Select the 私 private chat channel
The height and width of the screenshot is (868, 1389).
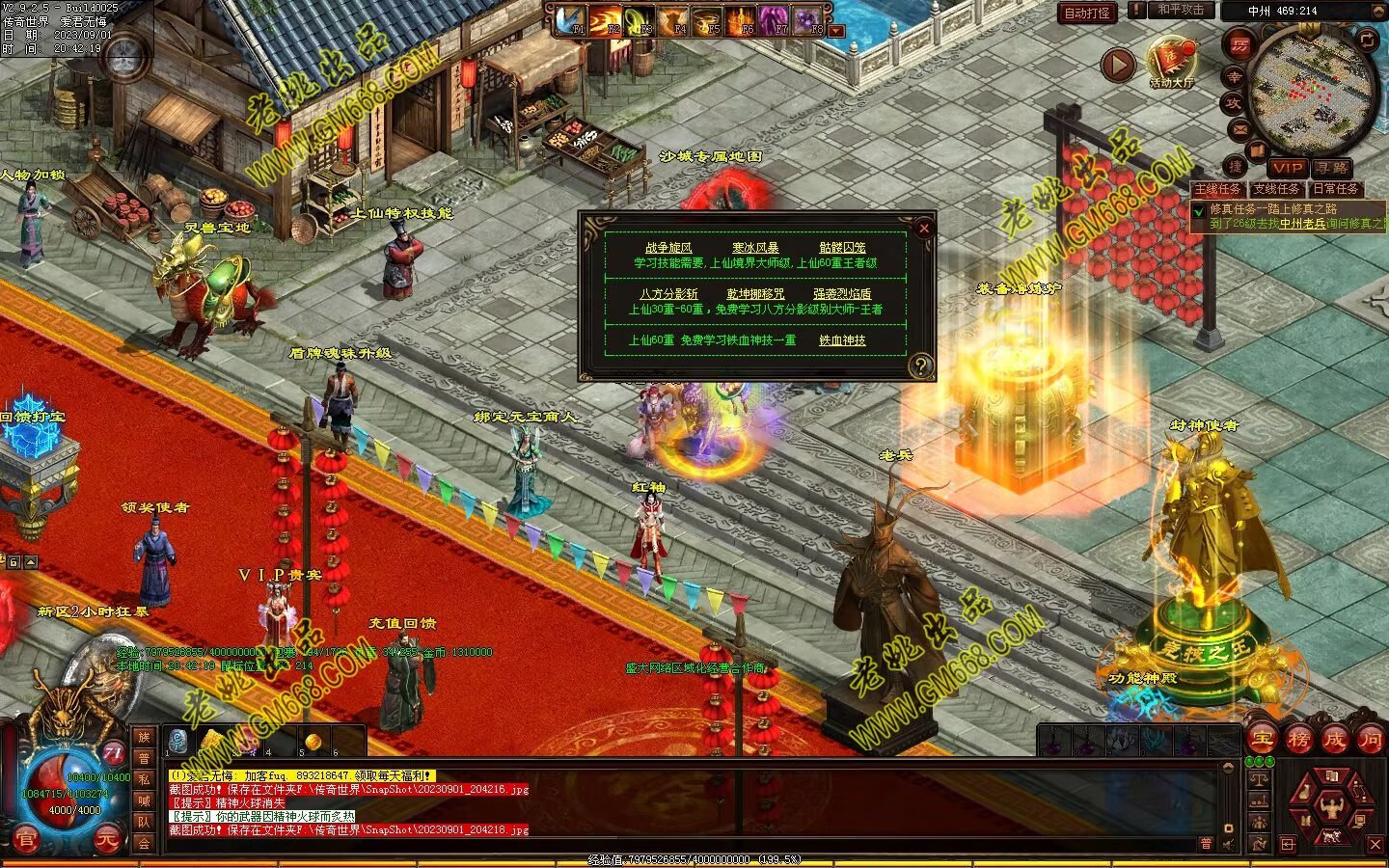[143, 779]
